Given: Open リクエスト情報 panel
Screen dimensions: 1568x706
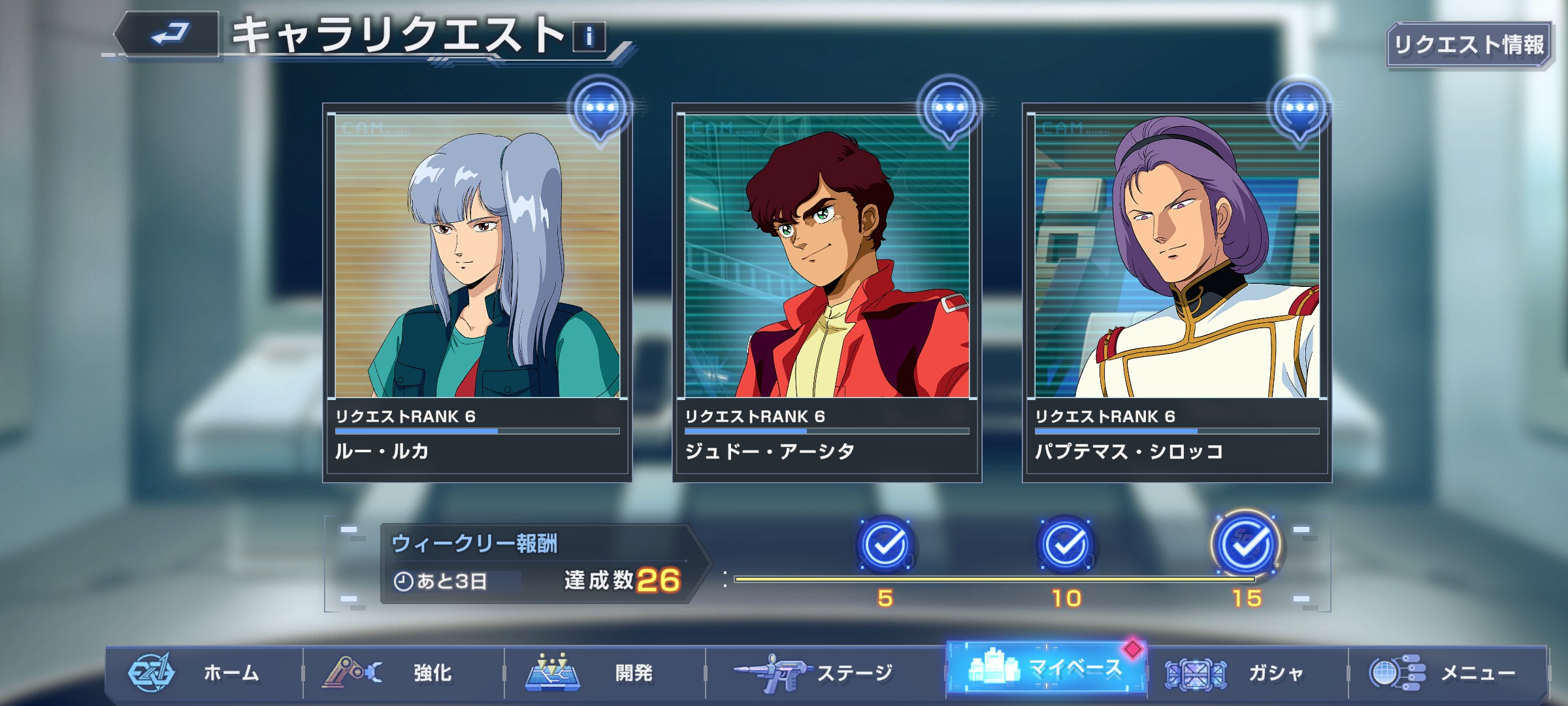Looking at the screenshot, I should 1468,45.
